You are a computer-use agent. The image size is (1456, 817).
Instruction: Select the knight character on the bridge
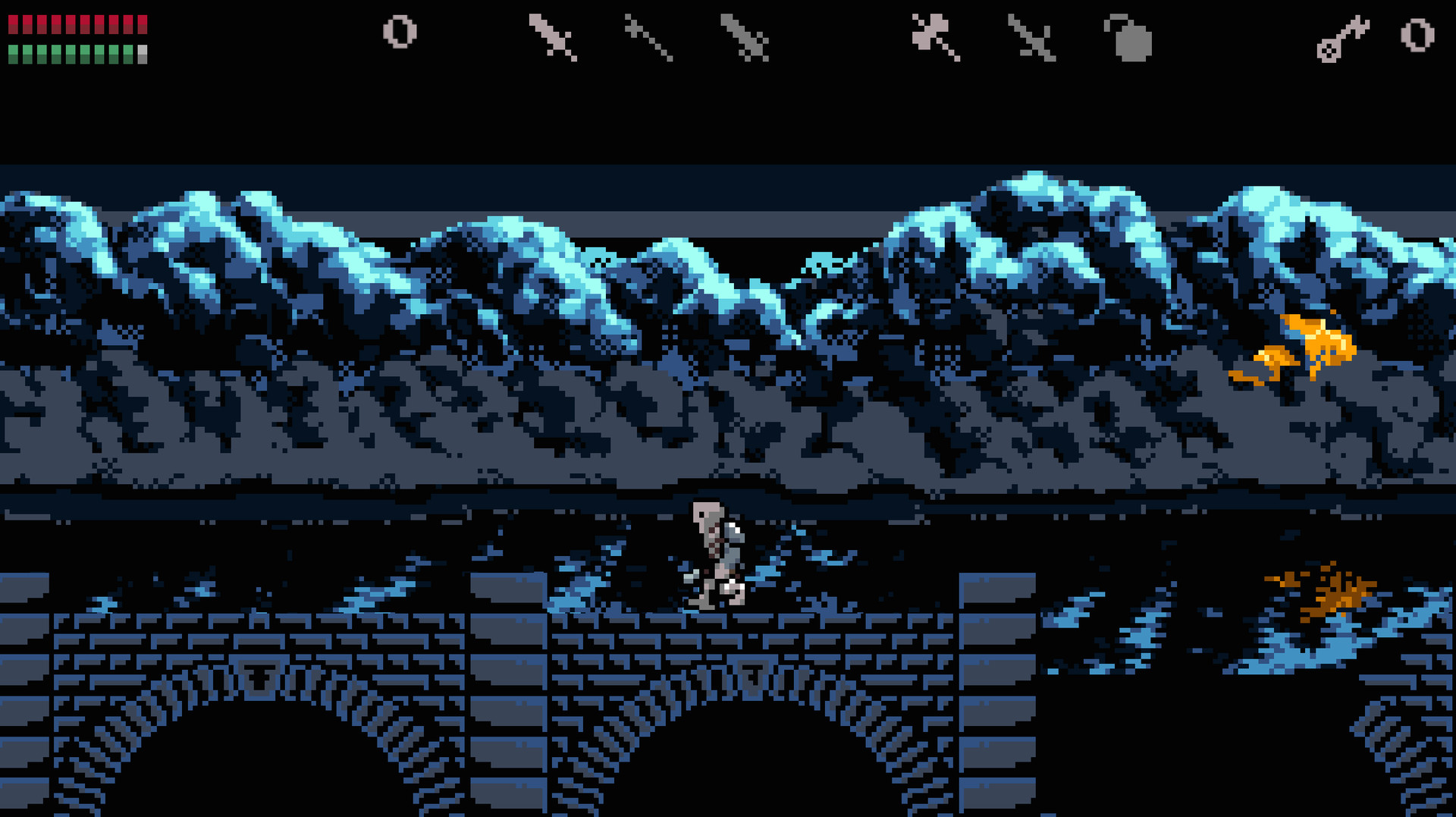pyautogui.click(x=717, y=554)
